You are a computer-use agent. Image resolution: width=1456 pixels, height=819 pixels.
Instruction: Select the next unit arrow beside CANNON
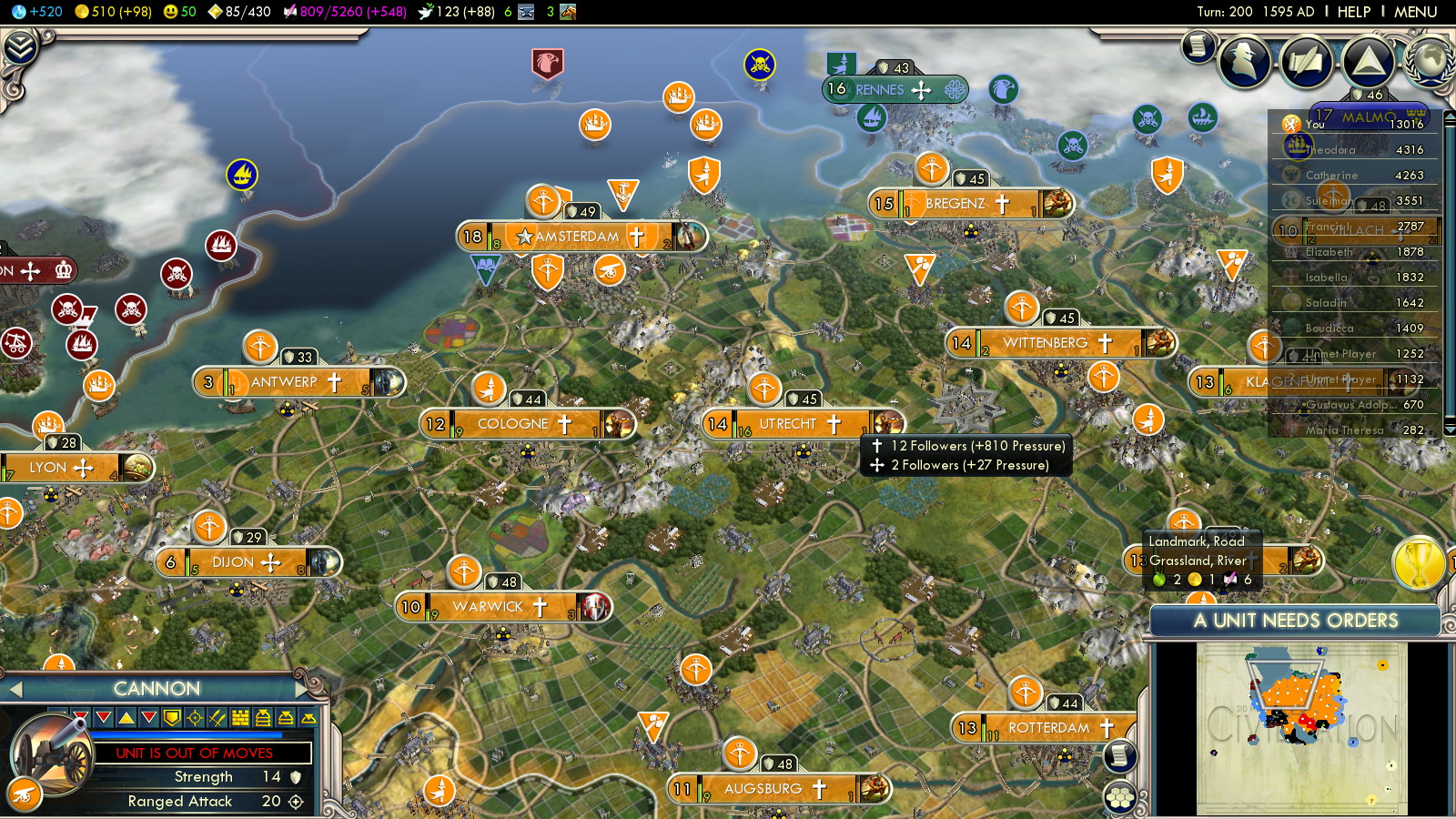tap(302, 689)
